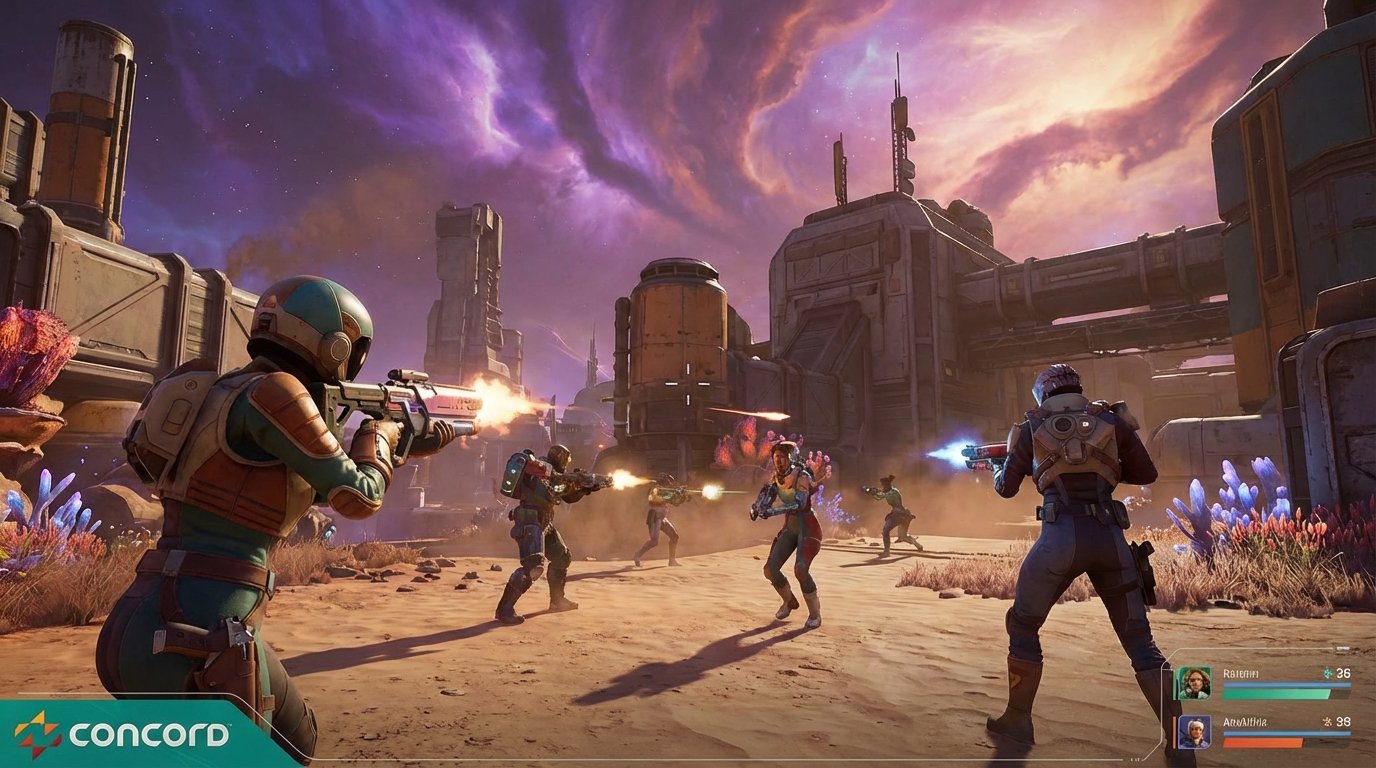The image size is (1376, 768).
Task: Click Ratenhi's character portrait
Action: pyautogui.click(x=1194, y=681)
